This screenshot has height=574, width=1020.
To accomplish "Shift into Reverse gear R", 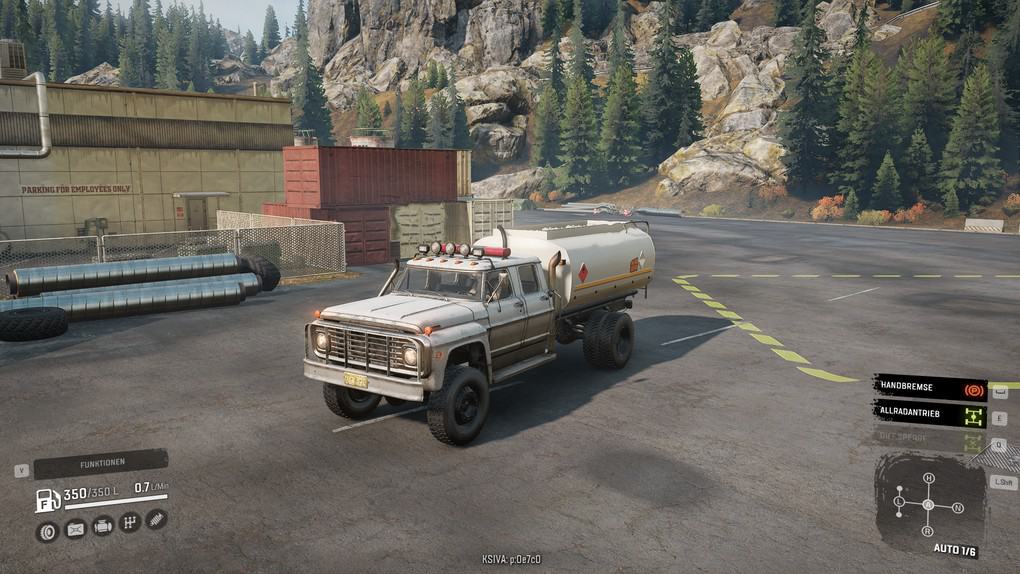I will (x=928, y=531).
